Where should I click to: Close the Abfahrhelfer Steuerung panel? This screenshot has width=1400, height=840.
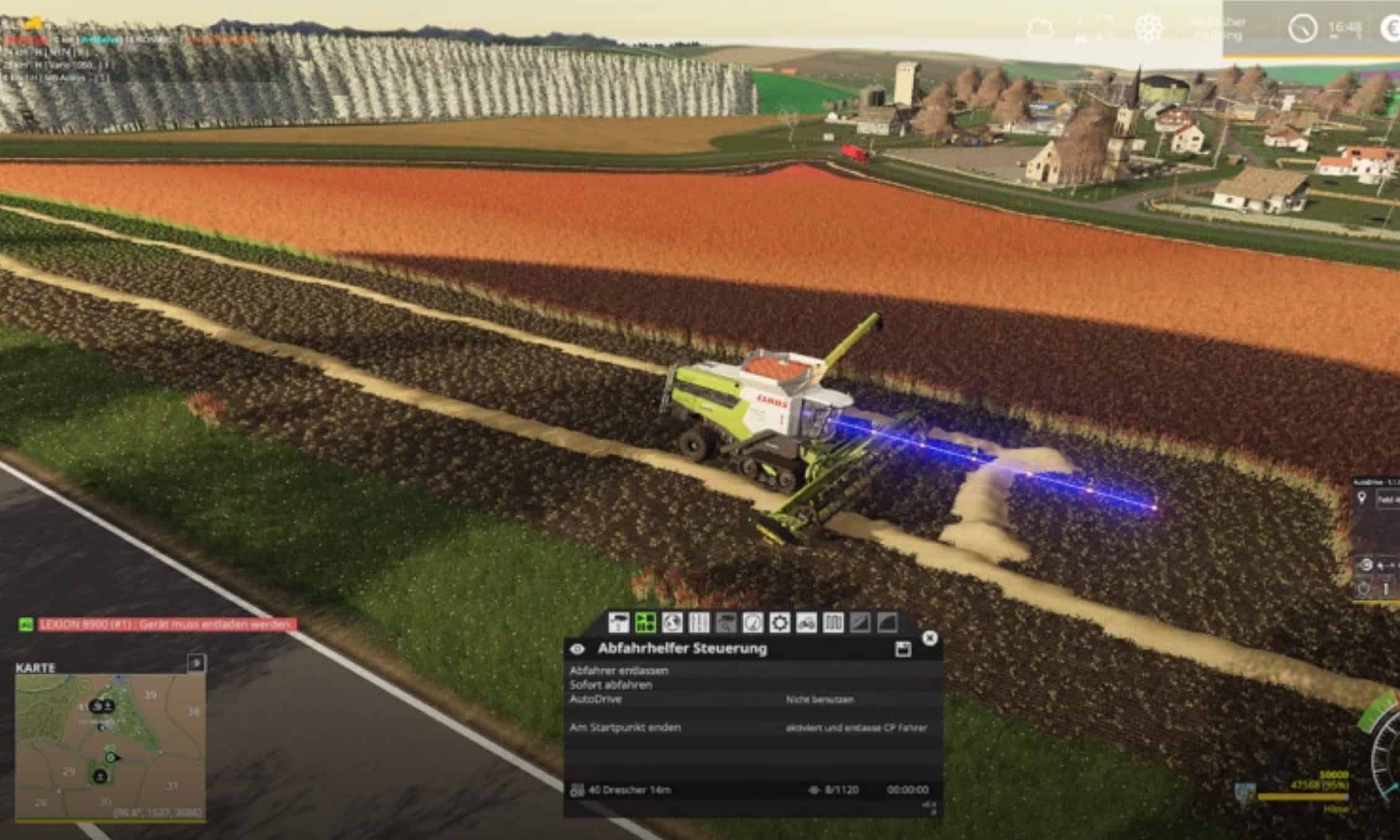[930, 638]
